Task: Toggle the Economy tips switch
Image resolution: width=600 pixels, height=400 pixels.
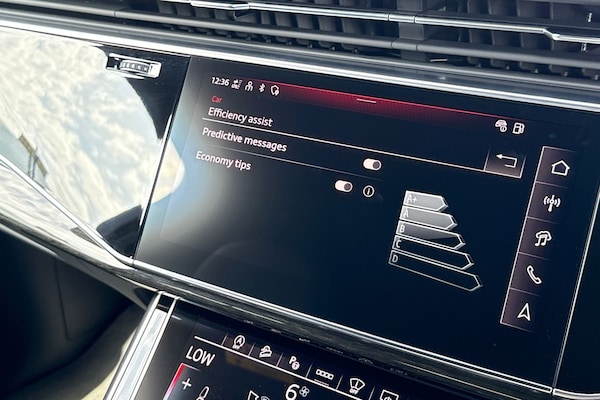Action: (x=343, y=186)
